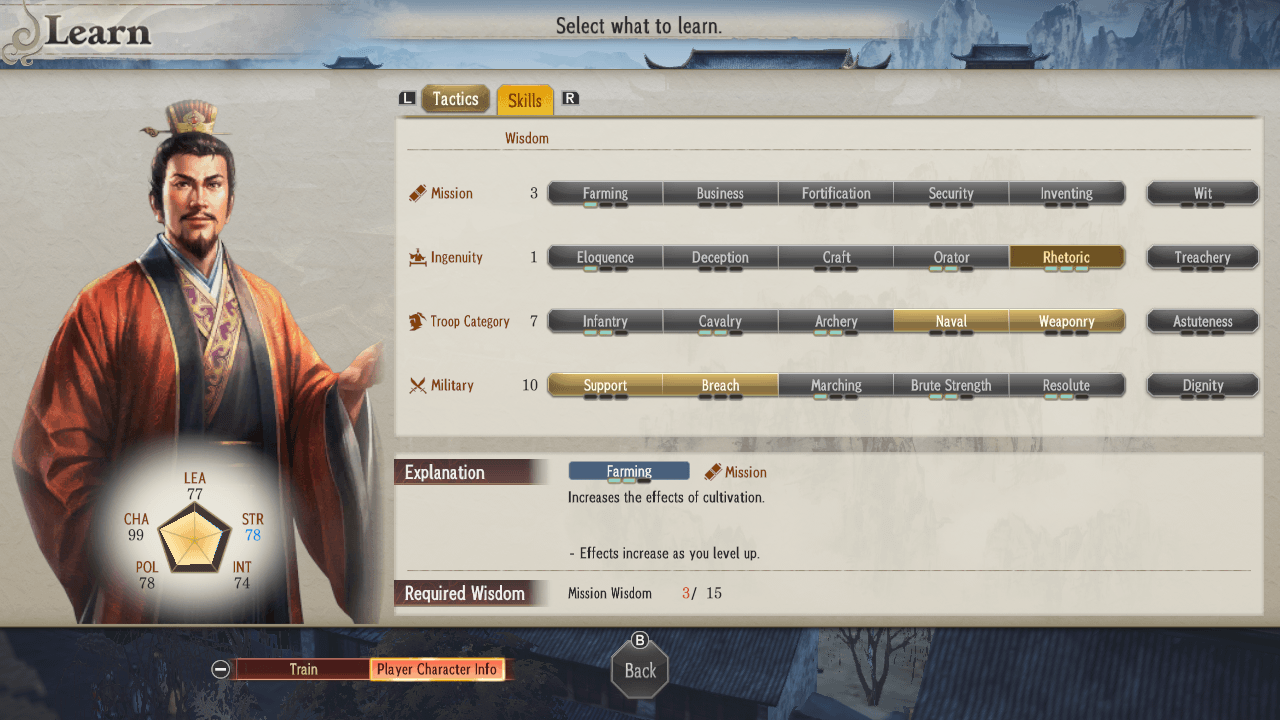Select the Brute Strength skill

point(951,385)
